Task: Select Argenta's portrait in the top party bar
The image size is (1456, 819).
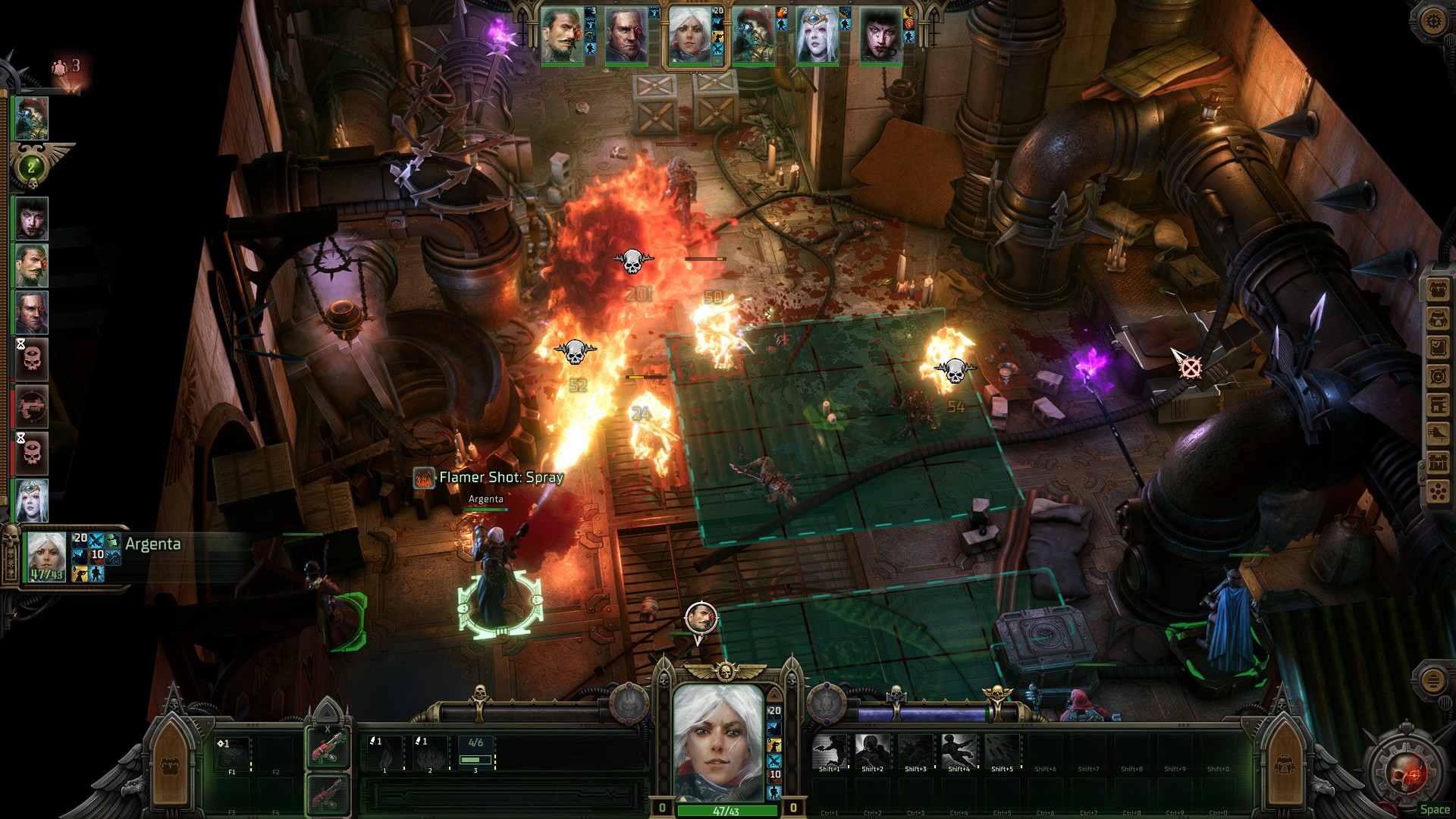Action: point(689,36)
